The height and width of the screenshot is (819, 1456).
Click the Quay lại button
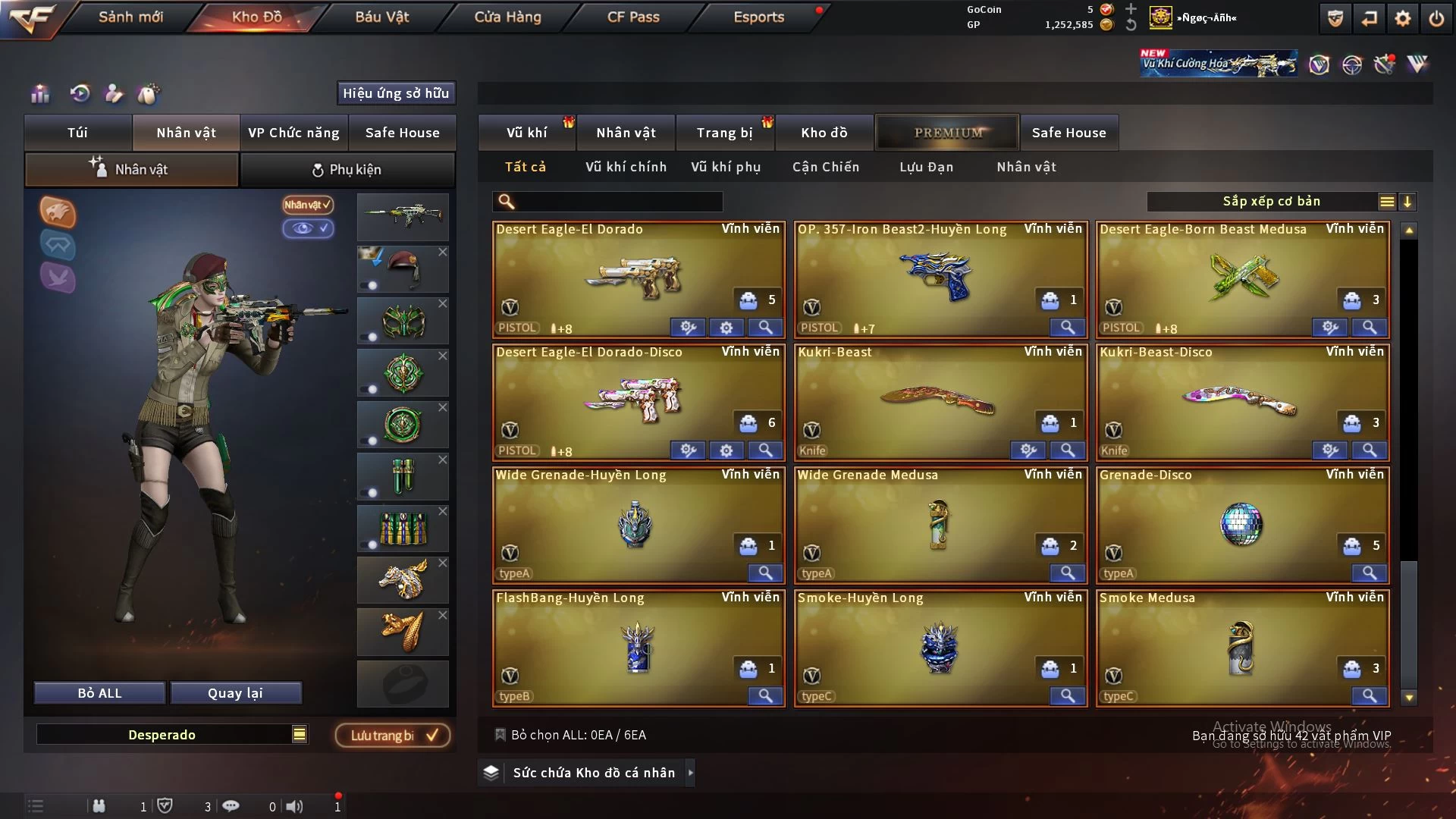click(x=235, y=693)
